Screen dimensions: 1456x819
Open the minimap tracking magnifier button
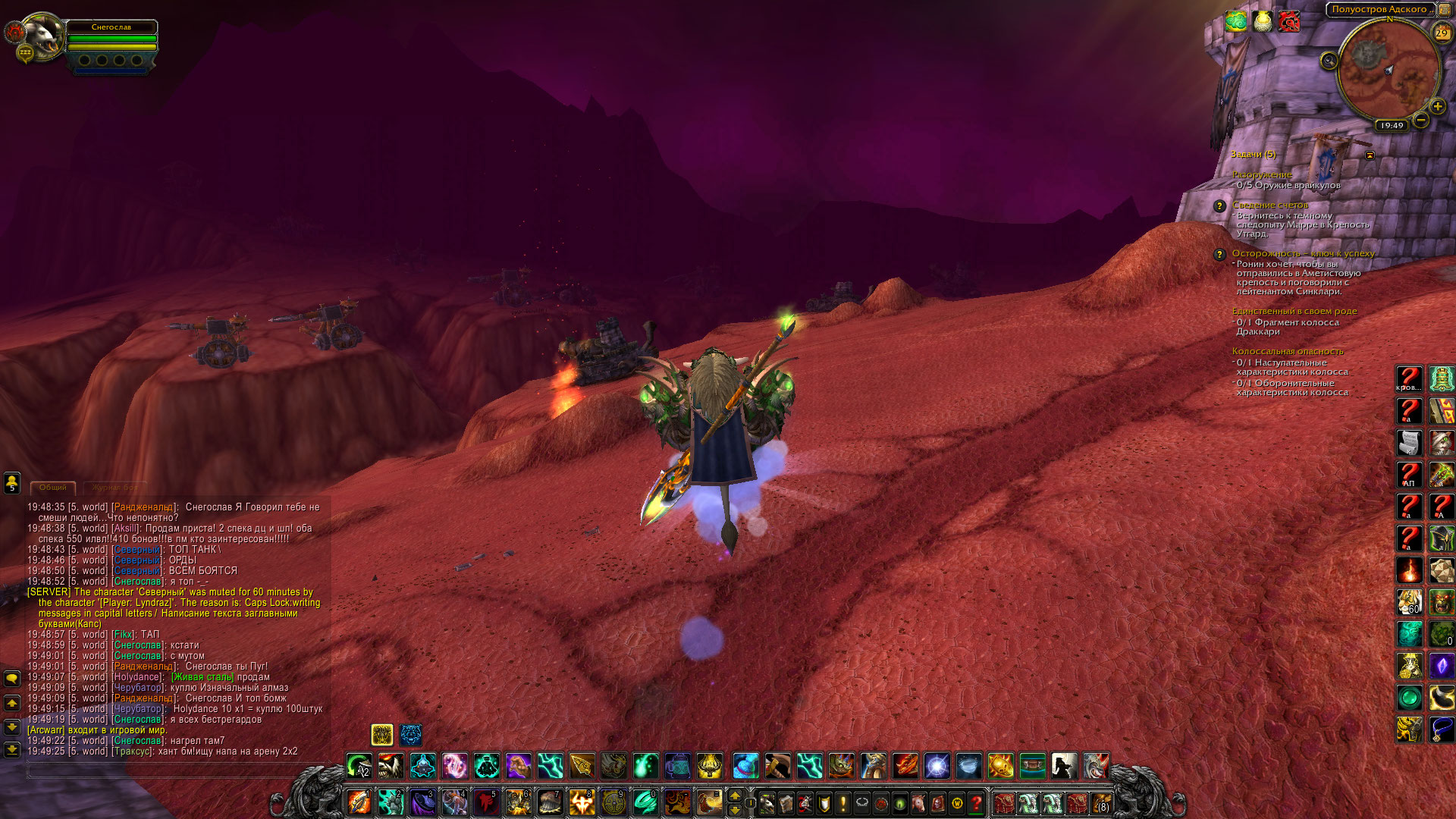[x=1329, y=61]
